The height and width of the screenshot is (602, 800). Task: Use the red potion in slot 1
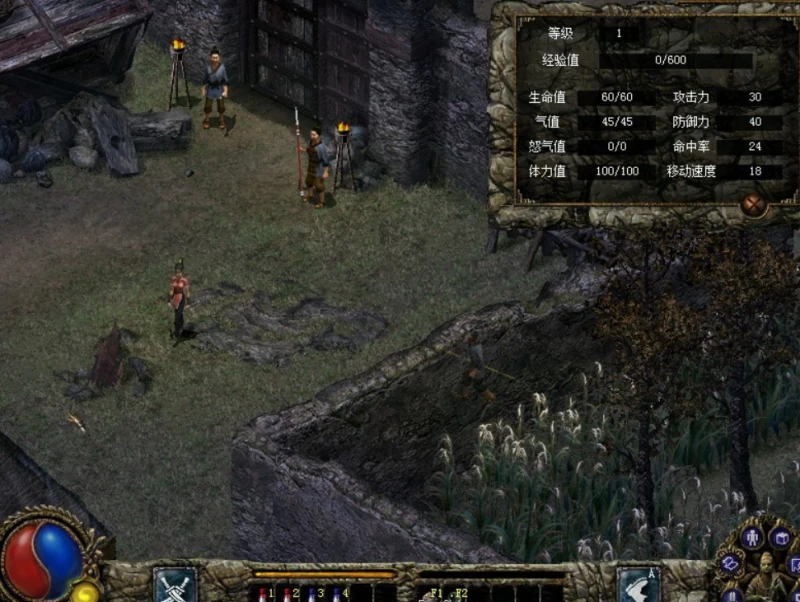tap(263, 593)
